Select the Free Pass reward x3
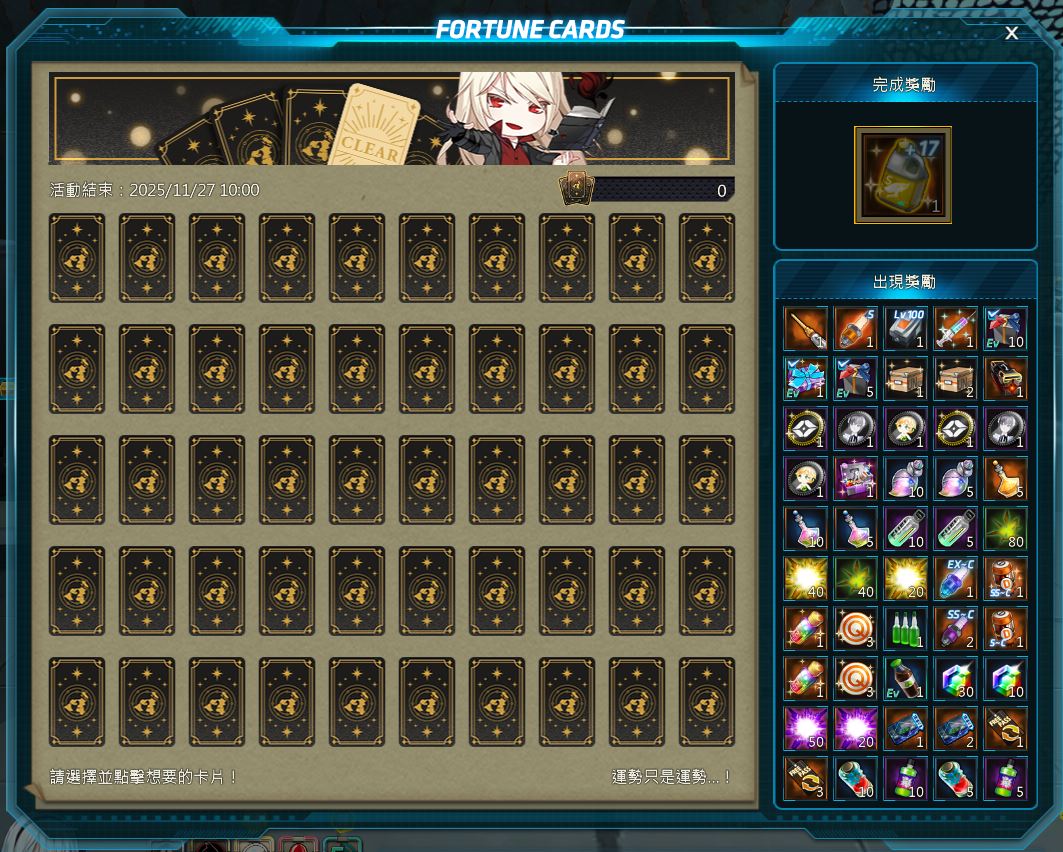Viewport: 1063px width, 852px height. pyautogui.click(x=805, y=778)
